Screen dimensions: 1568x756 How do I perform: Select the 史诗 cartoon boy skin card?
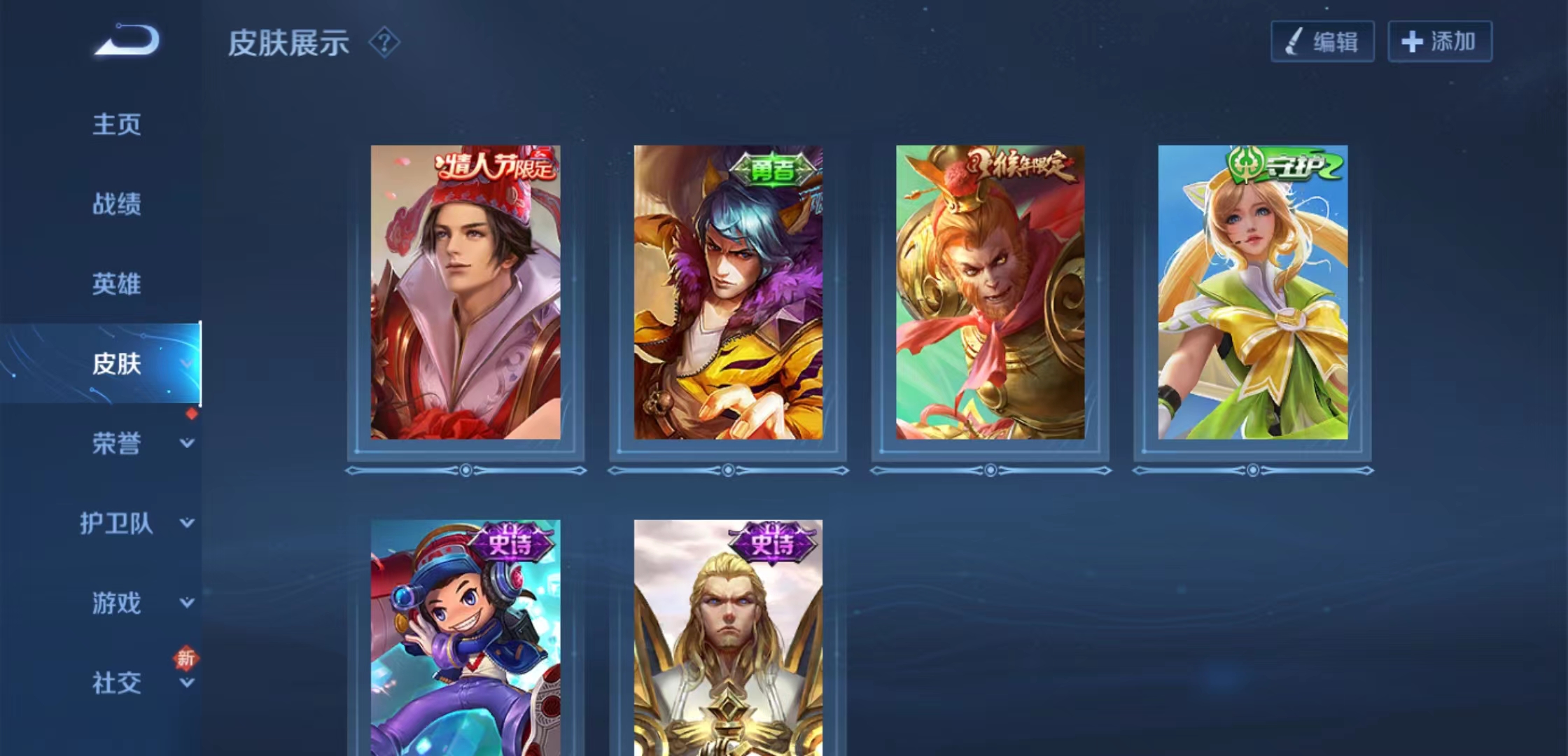click(x=465, y=637)
